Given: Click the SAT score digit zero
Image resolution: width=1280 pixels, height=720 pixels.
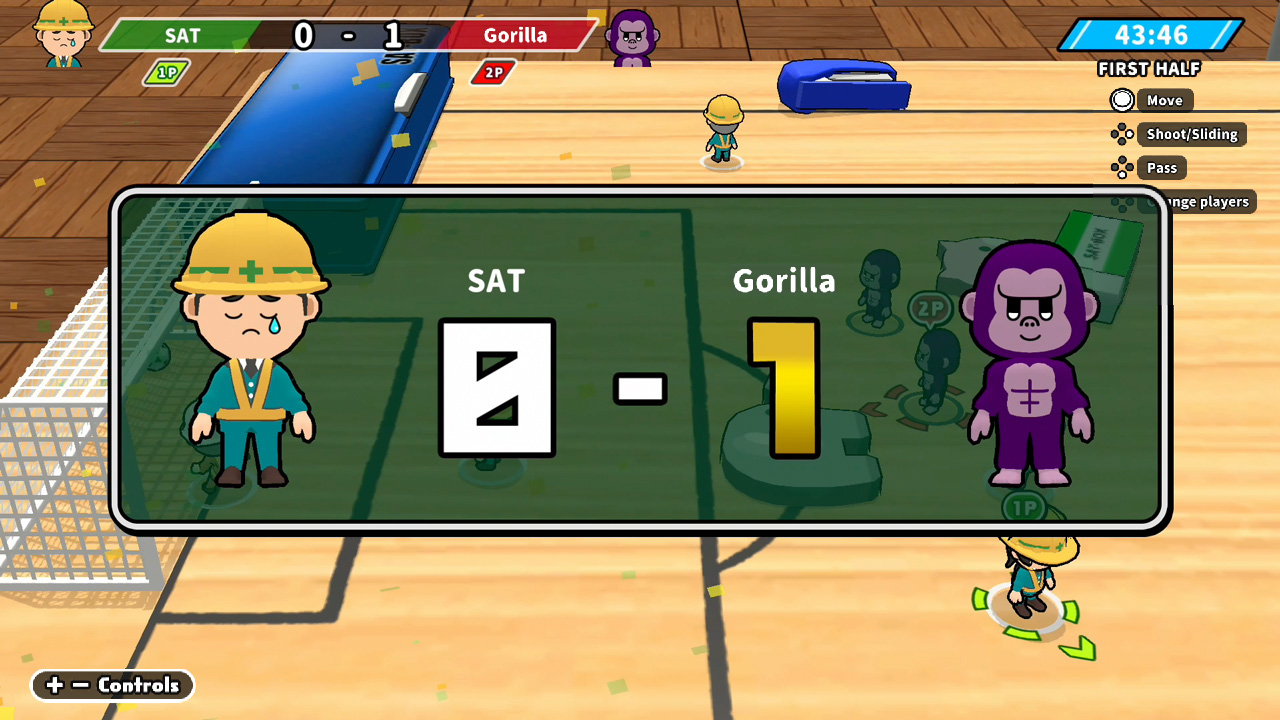Looking at the screenshot, I should 496,388.
